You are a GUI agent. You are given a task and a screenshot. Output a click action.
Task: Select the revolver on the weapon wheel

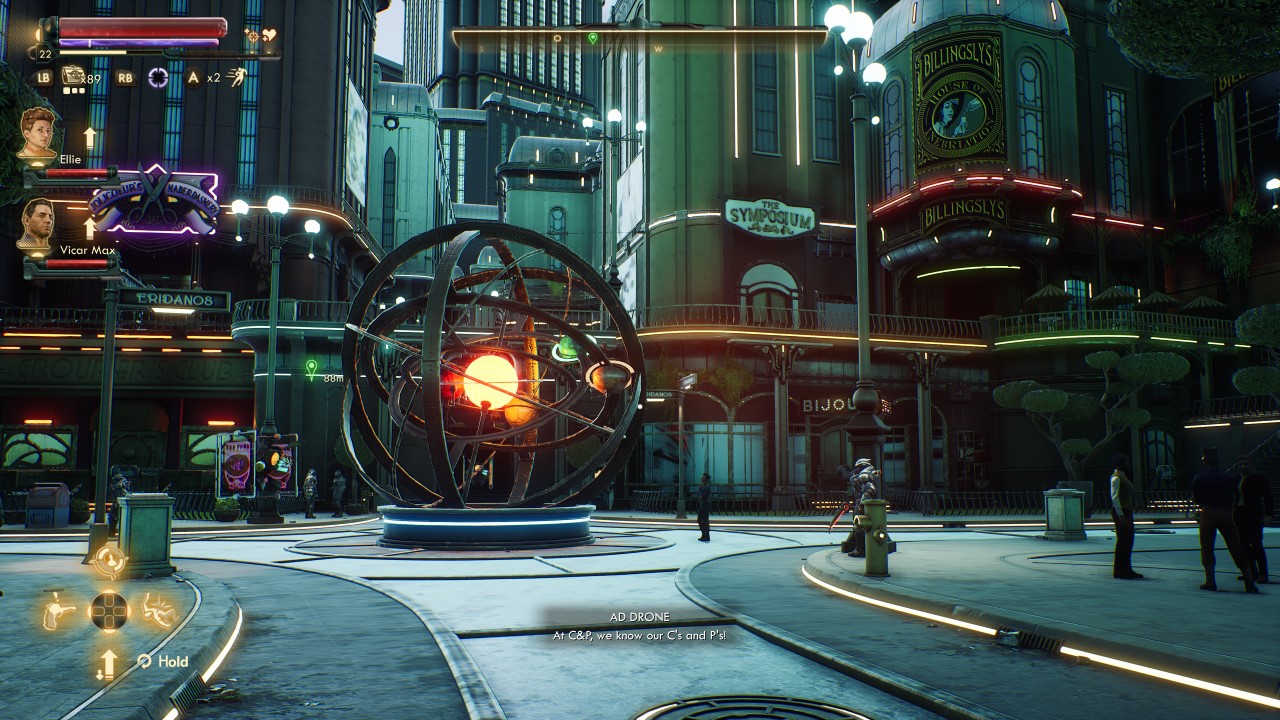click(58, 612)
